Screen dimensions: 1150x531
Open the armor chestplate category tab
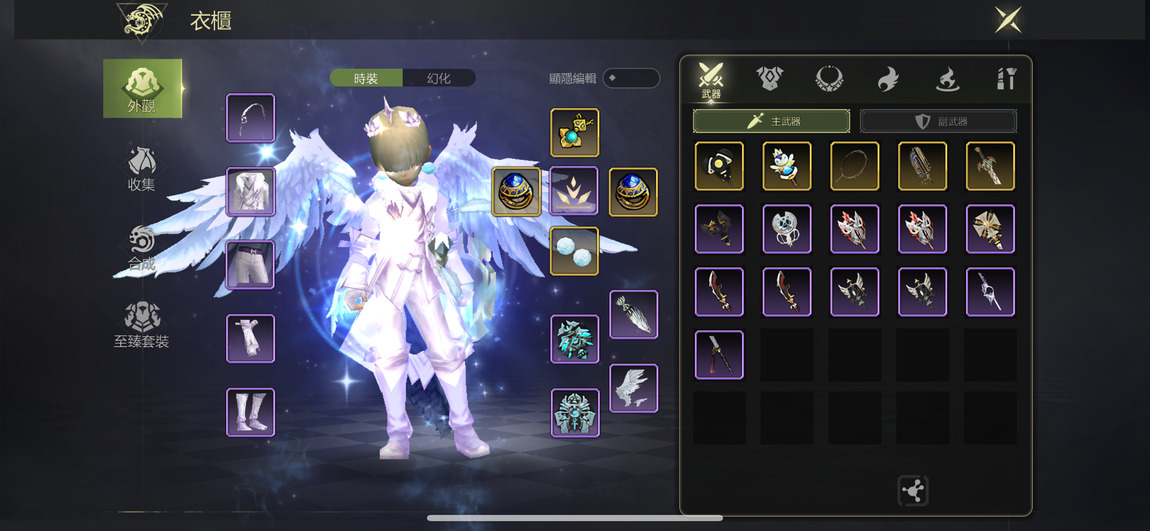[769, 78]
